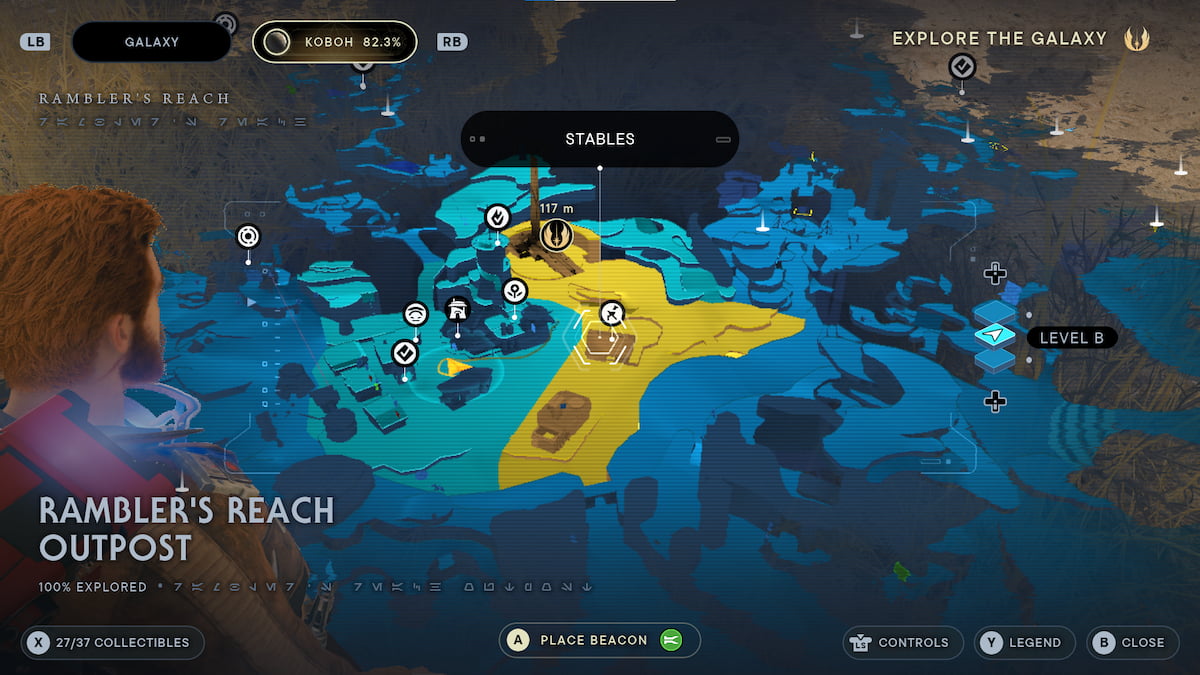Switch to the Galaxy map tab
The width and height of the screenshot is (1200, 675).
click(152, 42)
